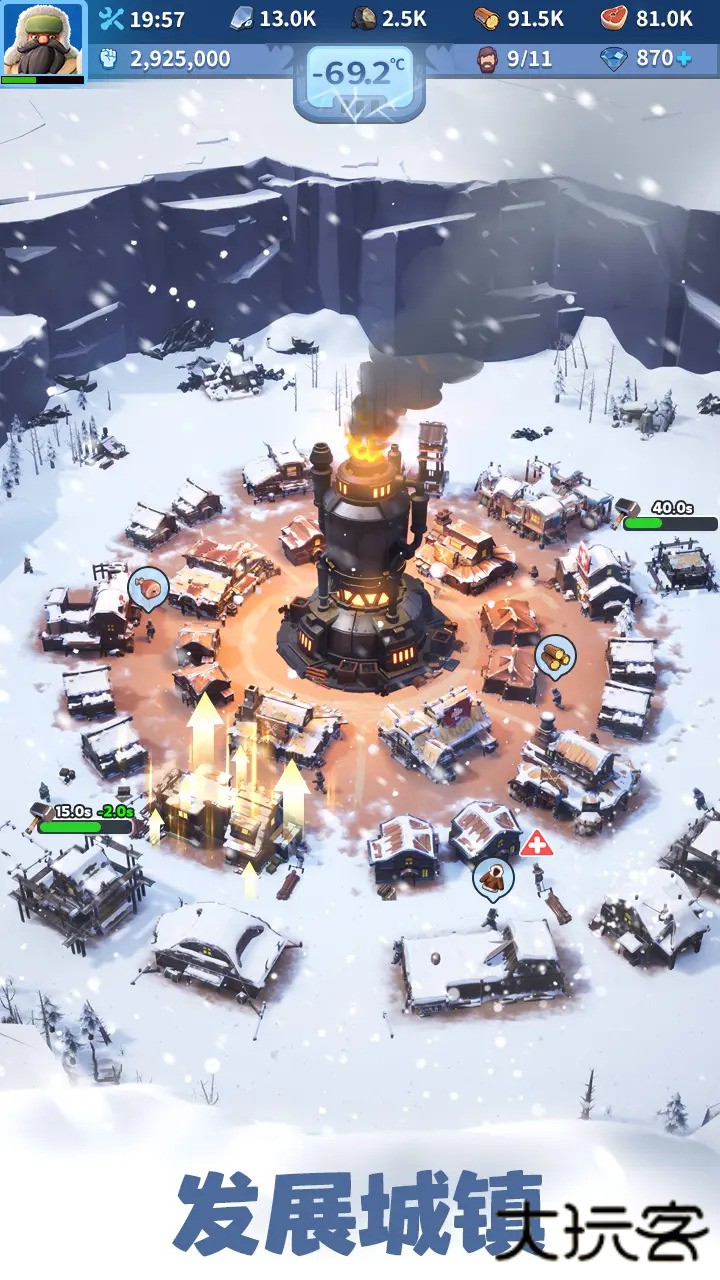Select the 40.0s construction progress timer
The image size is (720, 1280).
pos(669,517)
